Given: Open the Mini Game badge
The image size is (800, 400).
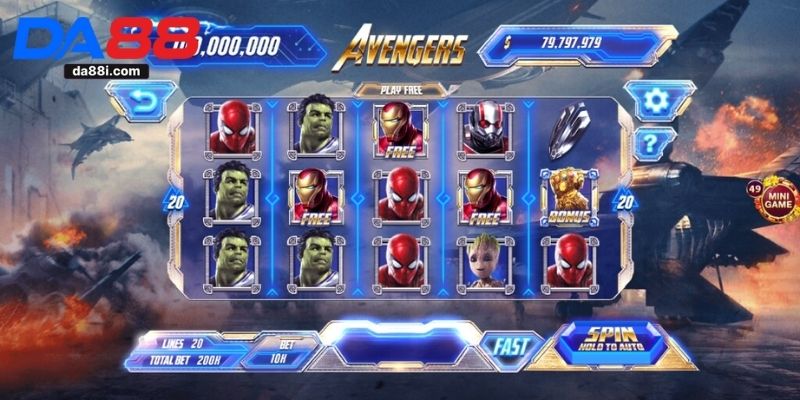Looking at the screenshot, I should pos(775,202).
